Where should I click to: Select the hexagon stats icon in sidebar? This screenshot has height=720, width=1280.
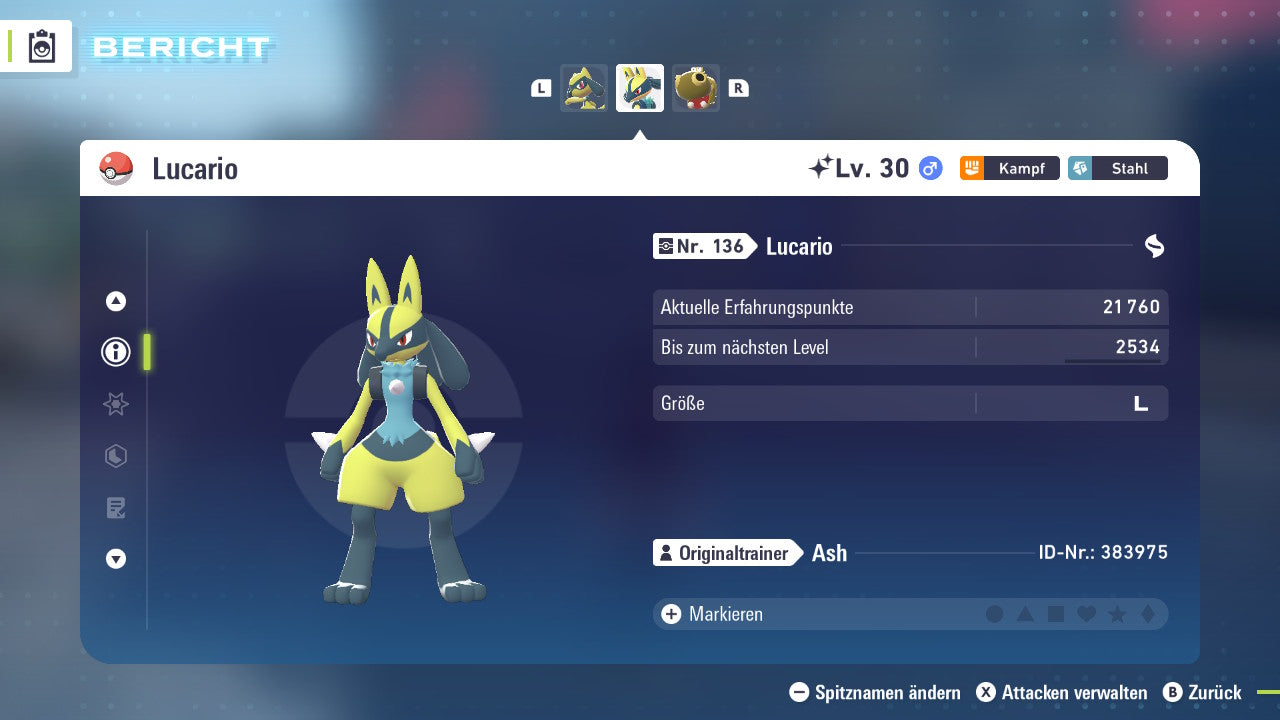(x=115, y=456)
